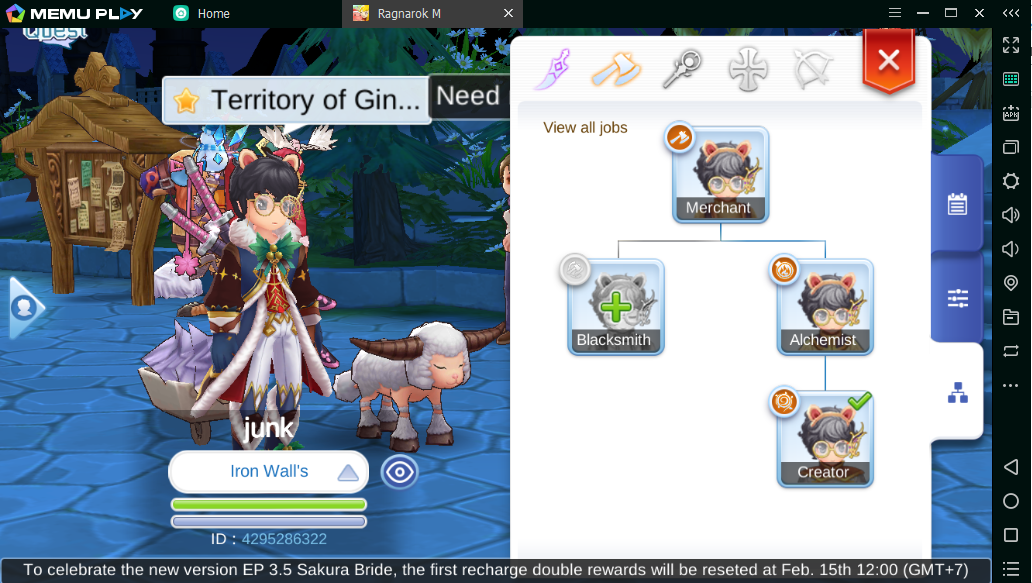Expand the left-edge character arrow panel
Viewport: 1032px width, 583px height.
pos(22,307)
